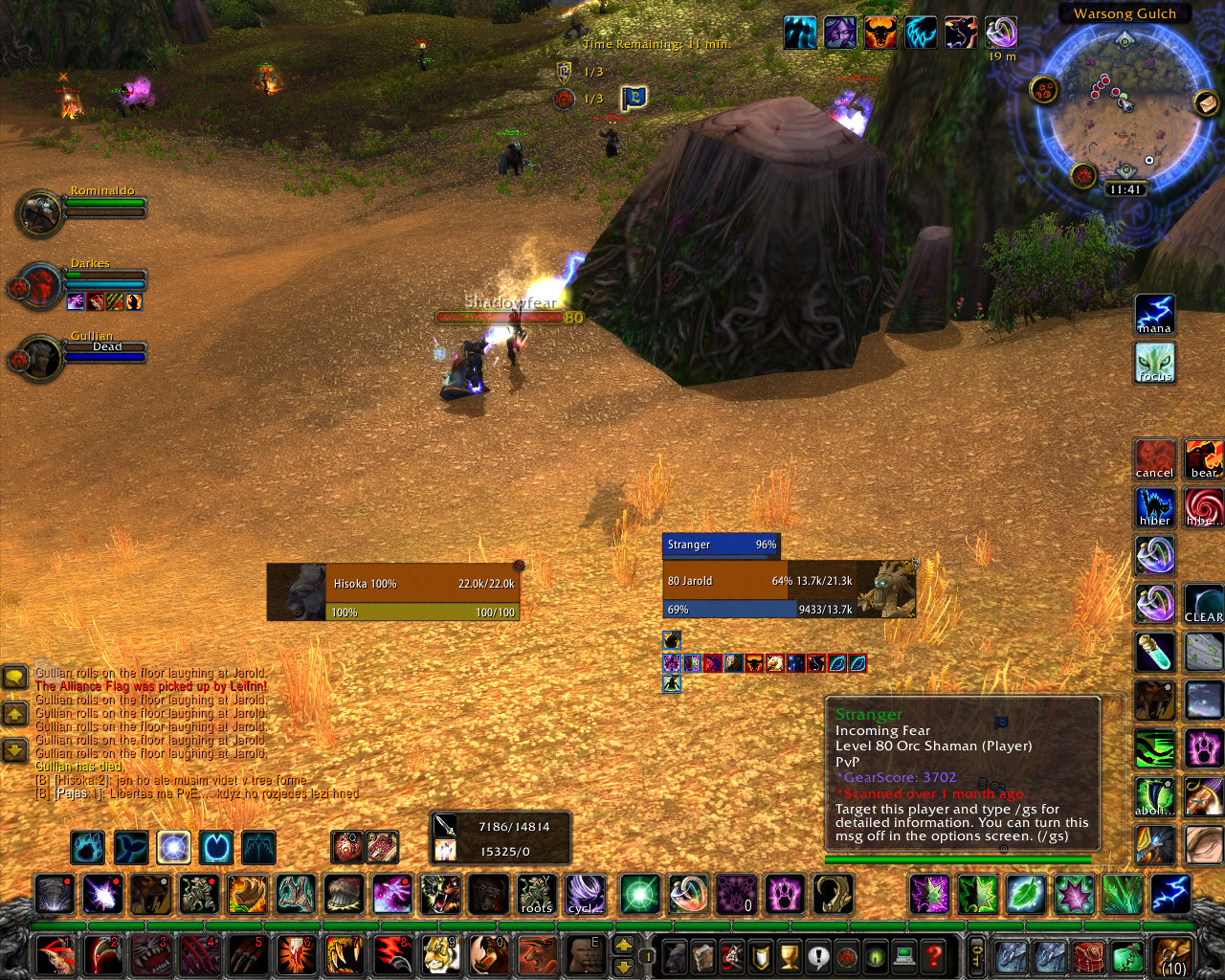This screenshot has width=1225, height=980.
Task: Trigger the "CLEAR" macro button
Action: [1203, 604]
